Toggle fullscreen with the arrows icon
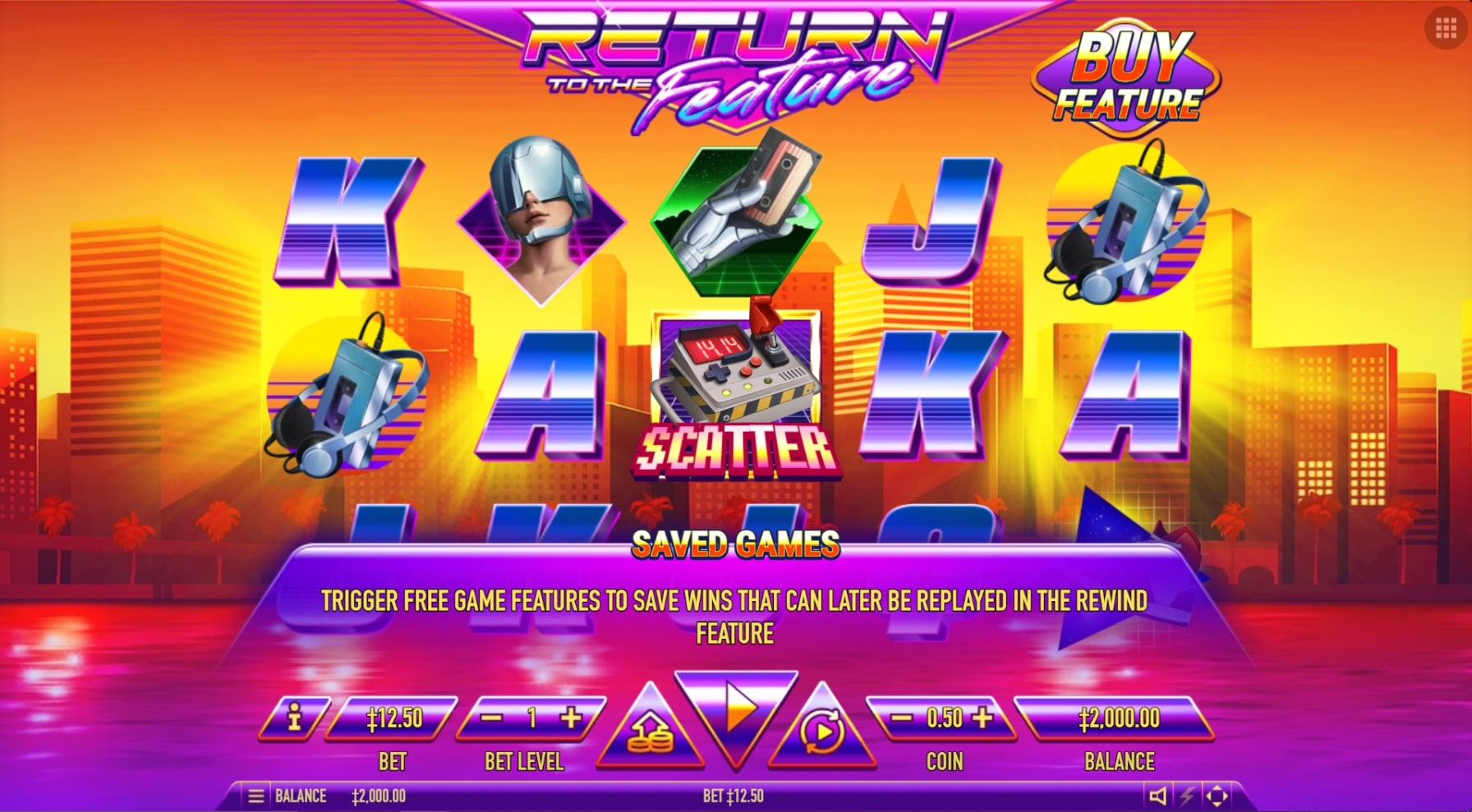Viewport: 1472px width, 812px height. click(x=1217, y=795)
